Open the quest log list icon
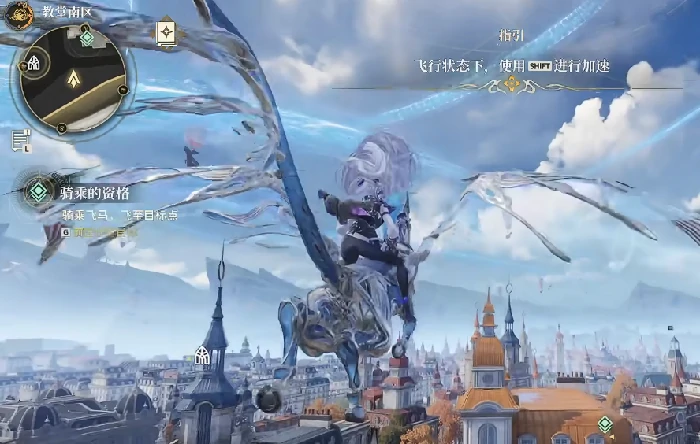 [20, 141]
